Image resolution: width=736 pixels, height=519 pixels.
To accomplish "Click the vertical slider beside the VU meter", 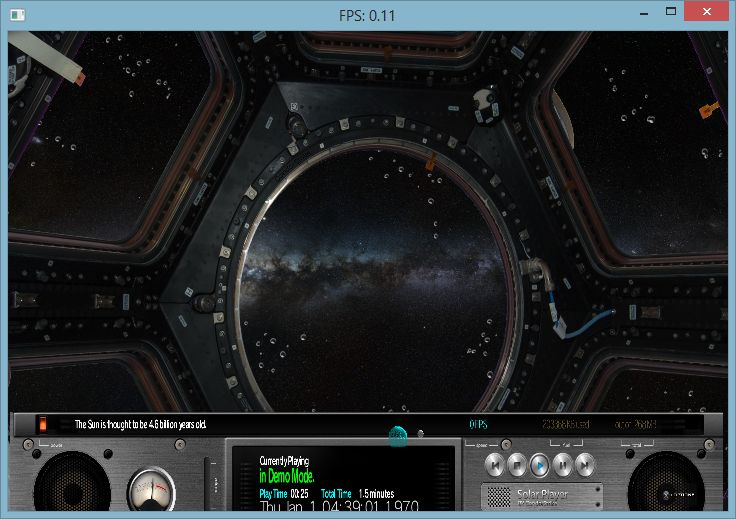I will point(207,482).
